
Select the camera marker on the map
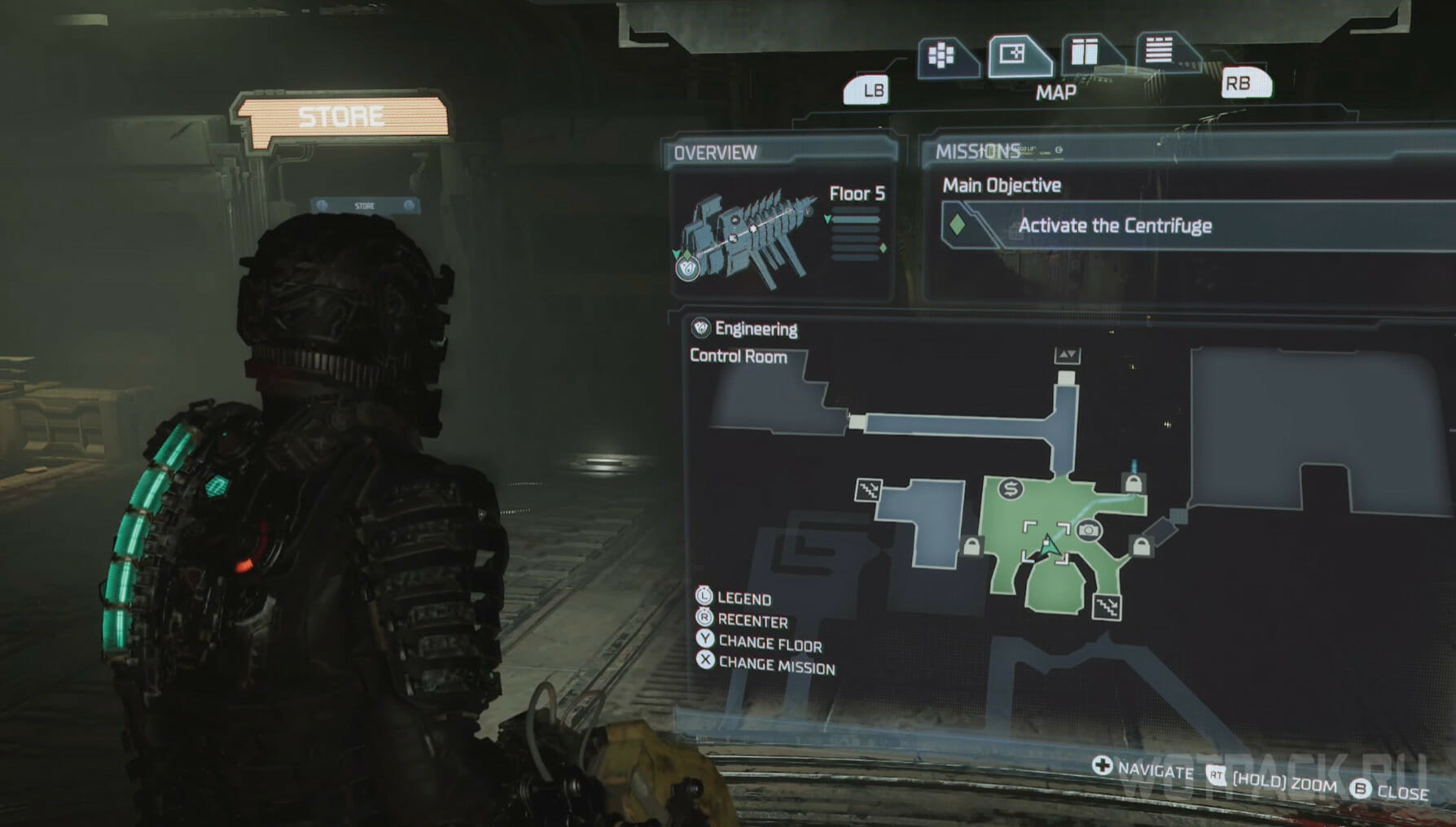point(1088,531)
